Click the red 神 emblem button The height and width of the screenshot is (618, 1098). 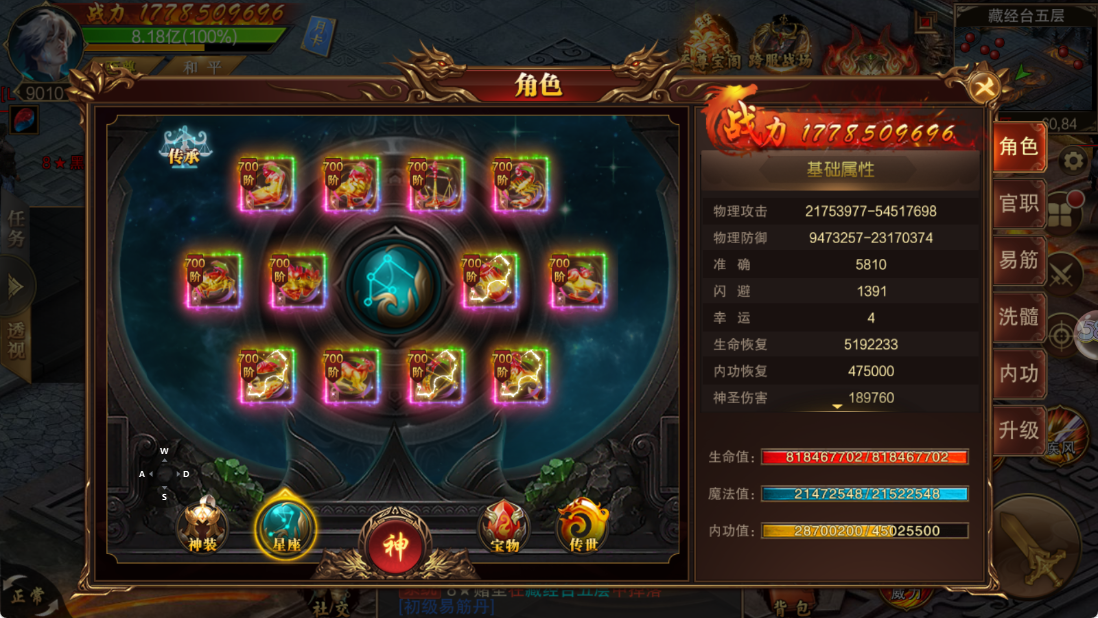[396, 546]
